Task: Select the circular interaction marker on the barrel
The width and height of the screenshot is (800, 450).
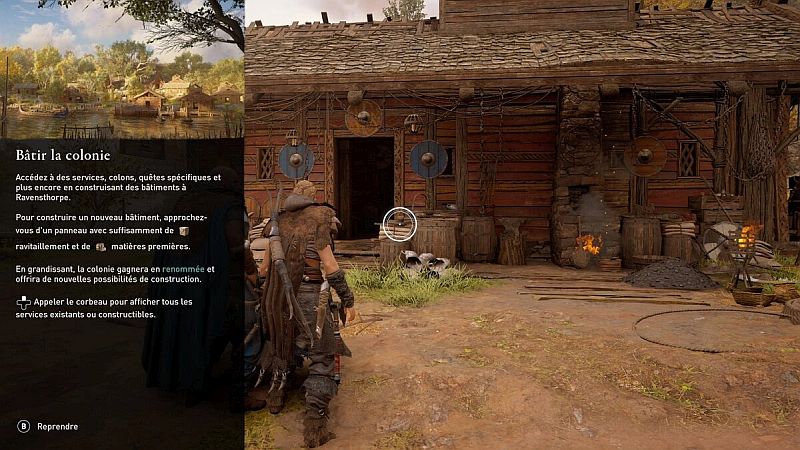Action: coord(400,224)
